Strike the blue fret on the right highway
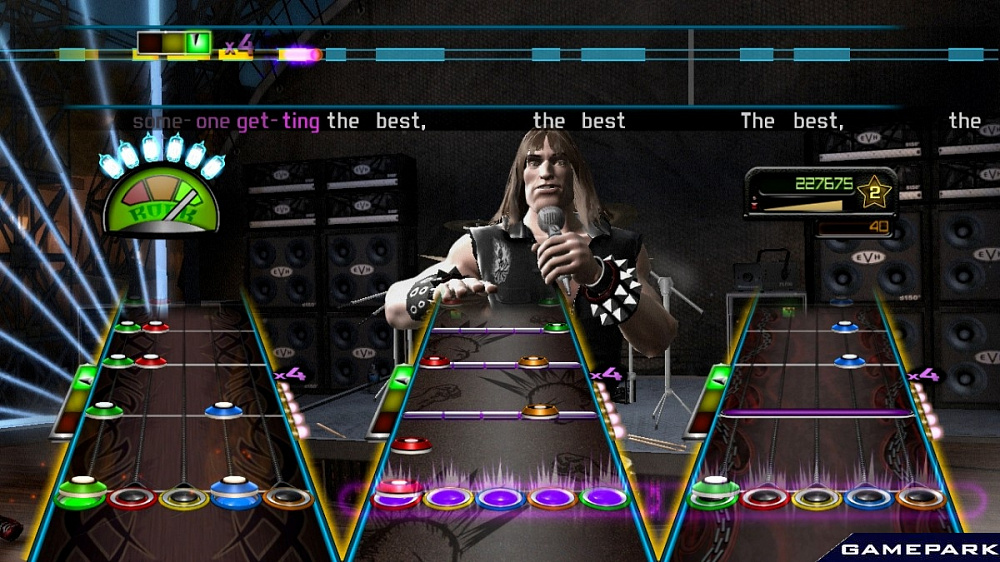 click(869, 497)
